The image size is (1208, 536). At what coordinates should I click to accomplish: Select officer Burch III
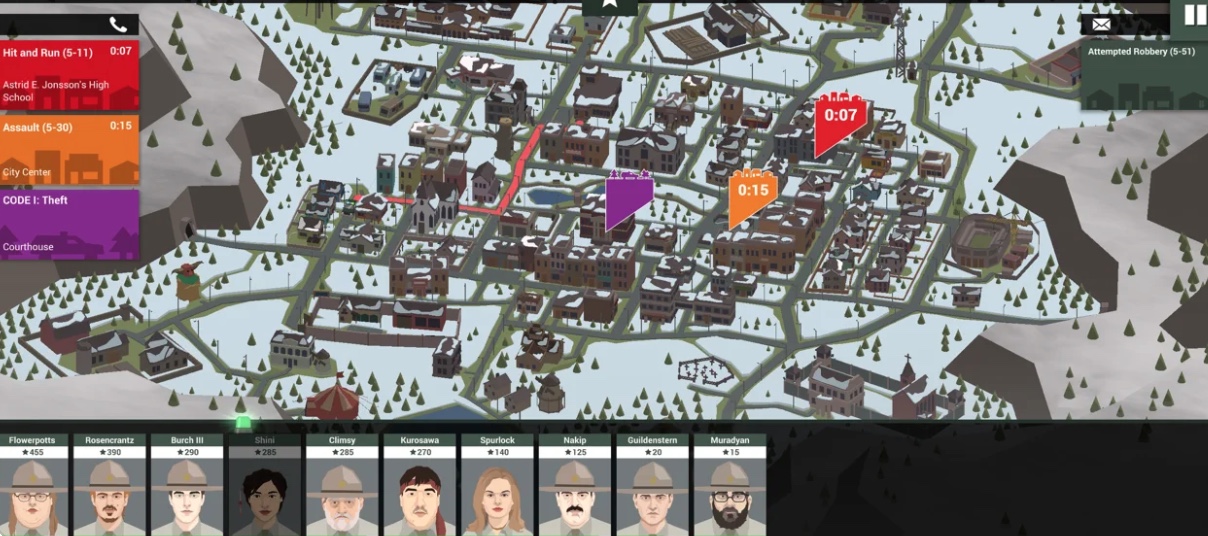click(187, 485)
